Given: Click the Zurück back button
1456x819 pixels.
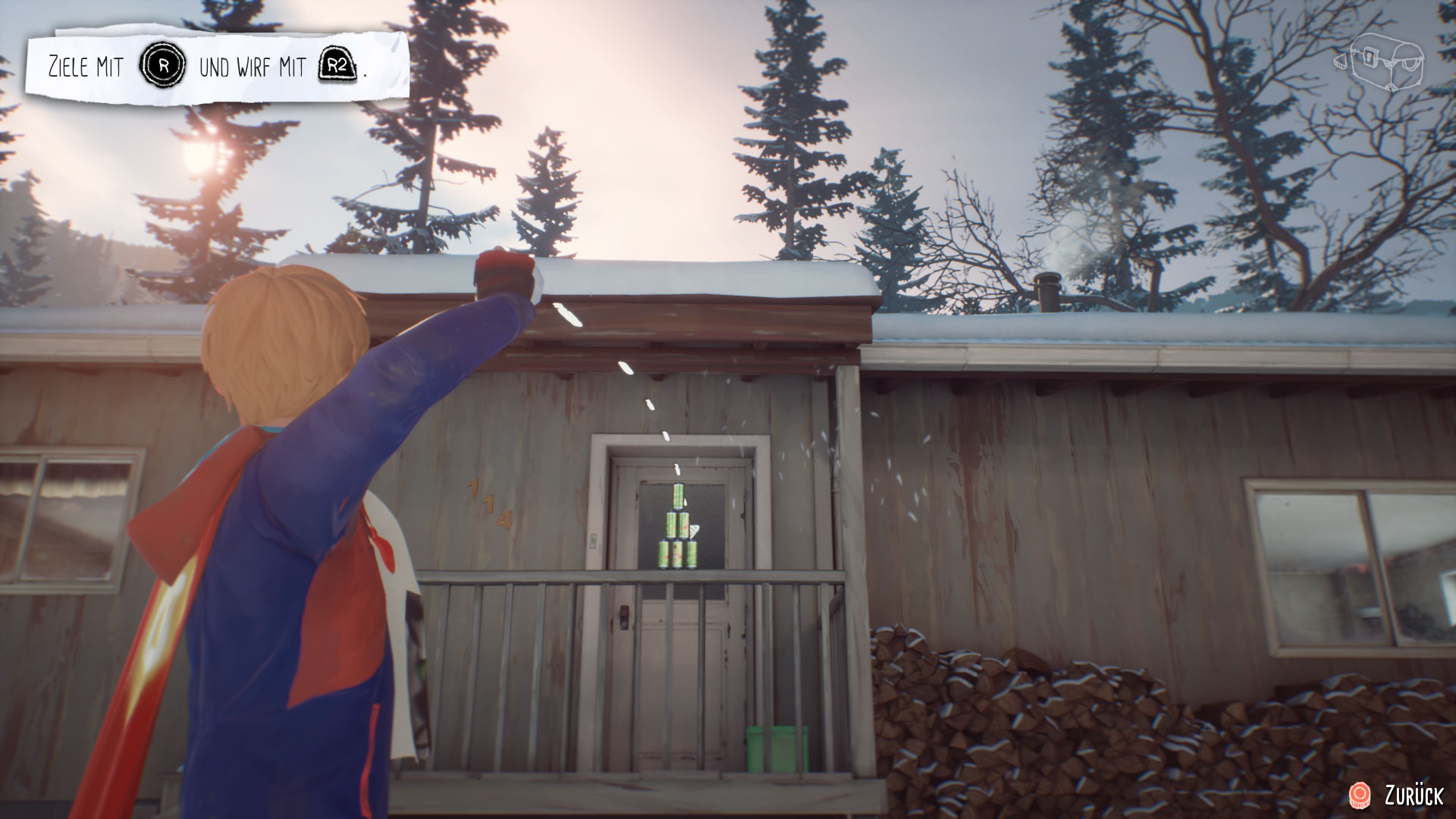Looking at the screenshot, I should 1397,795.
